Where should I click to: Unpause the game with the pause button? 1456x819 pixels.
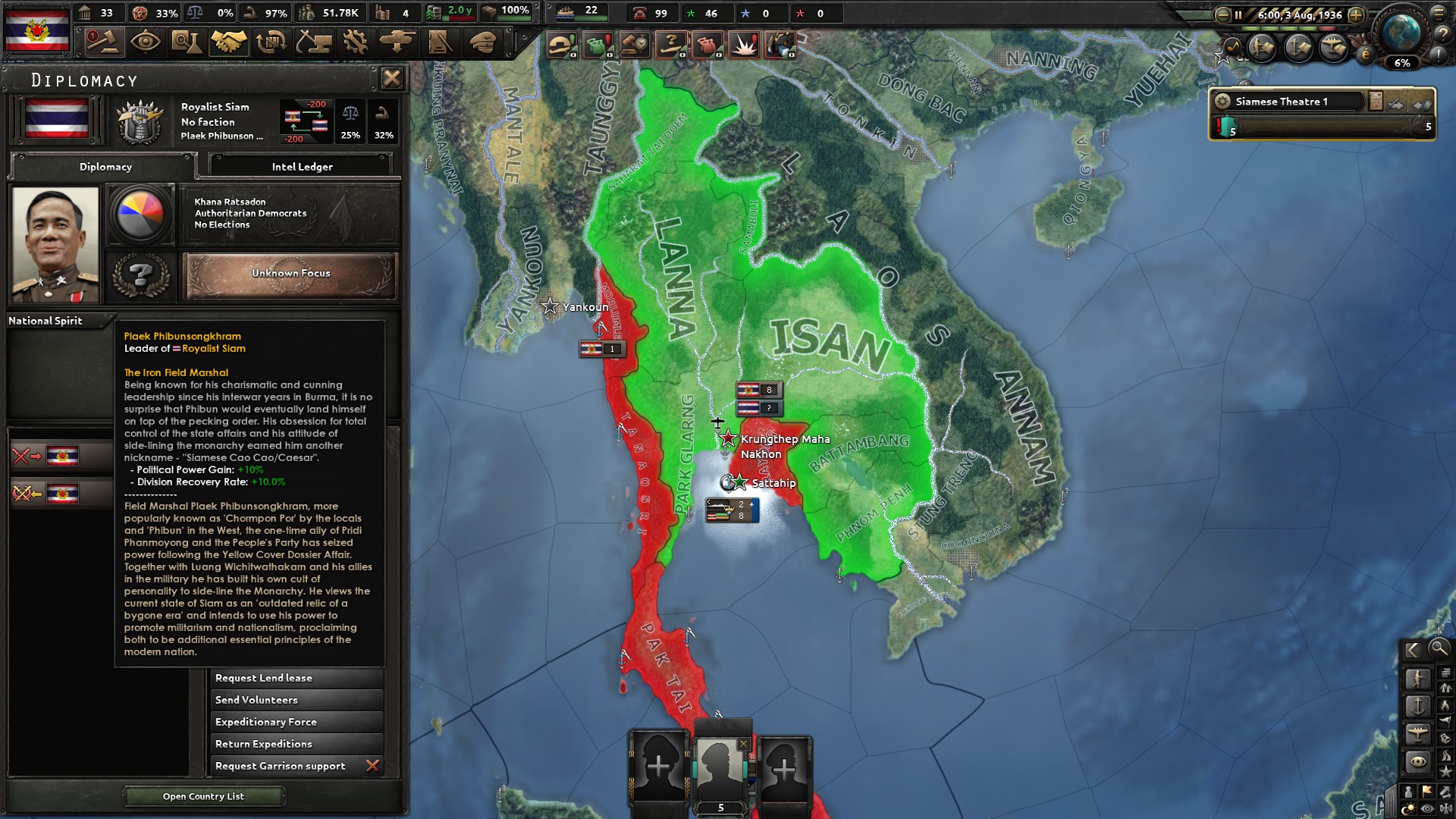point(1238,15)
